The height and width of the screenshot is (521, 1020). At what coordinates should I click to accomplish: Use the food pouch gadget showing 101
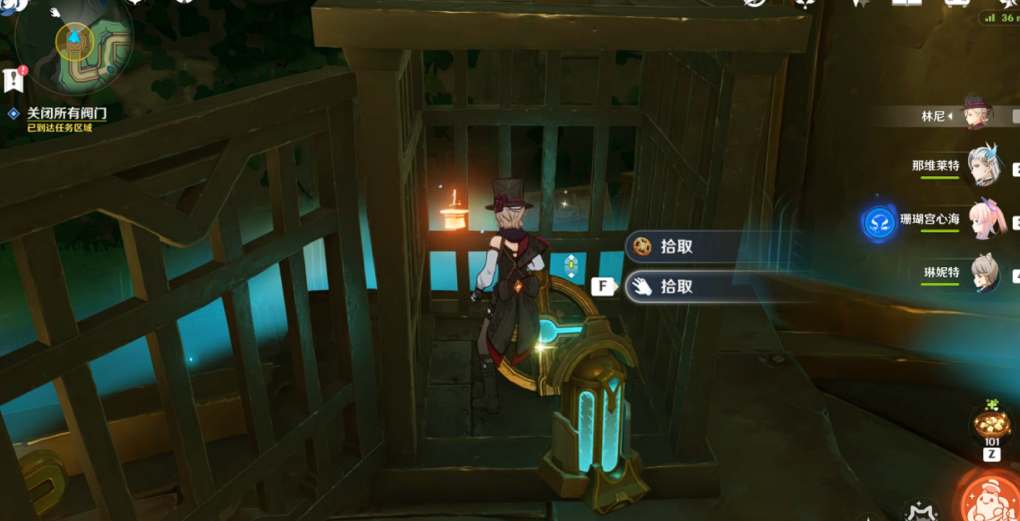(x=992, y=424)
